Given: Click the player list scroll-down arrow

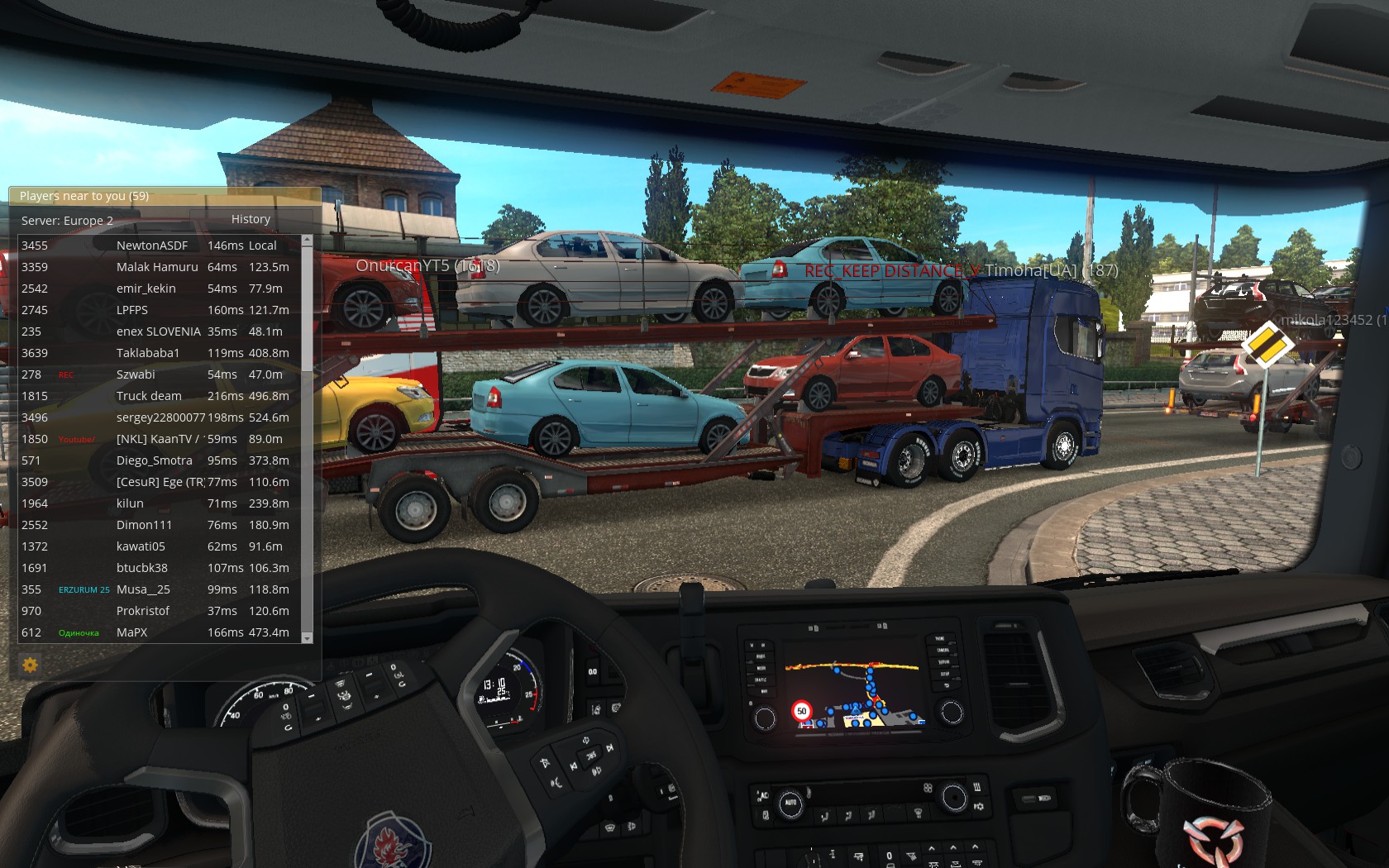Looking at the screenshot, I should point(308,638).
